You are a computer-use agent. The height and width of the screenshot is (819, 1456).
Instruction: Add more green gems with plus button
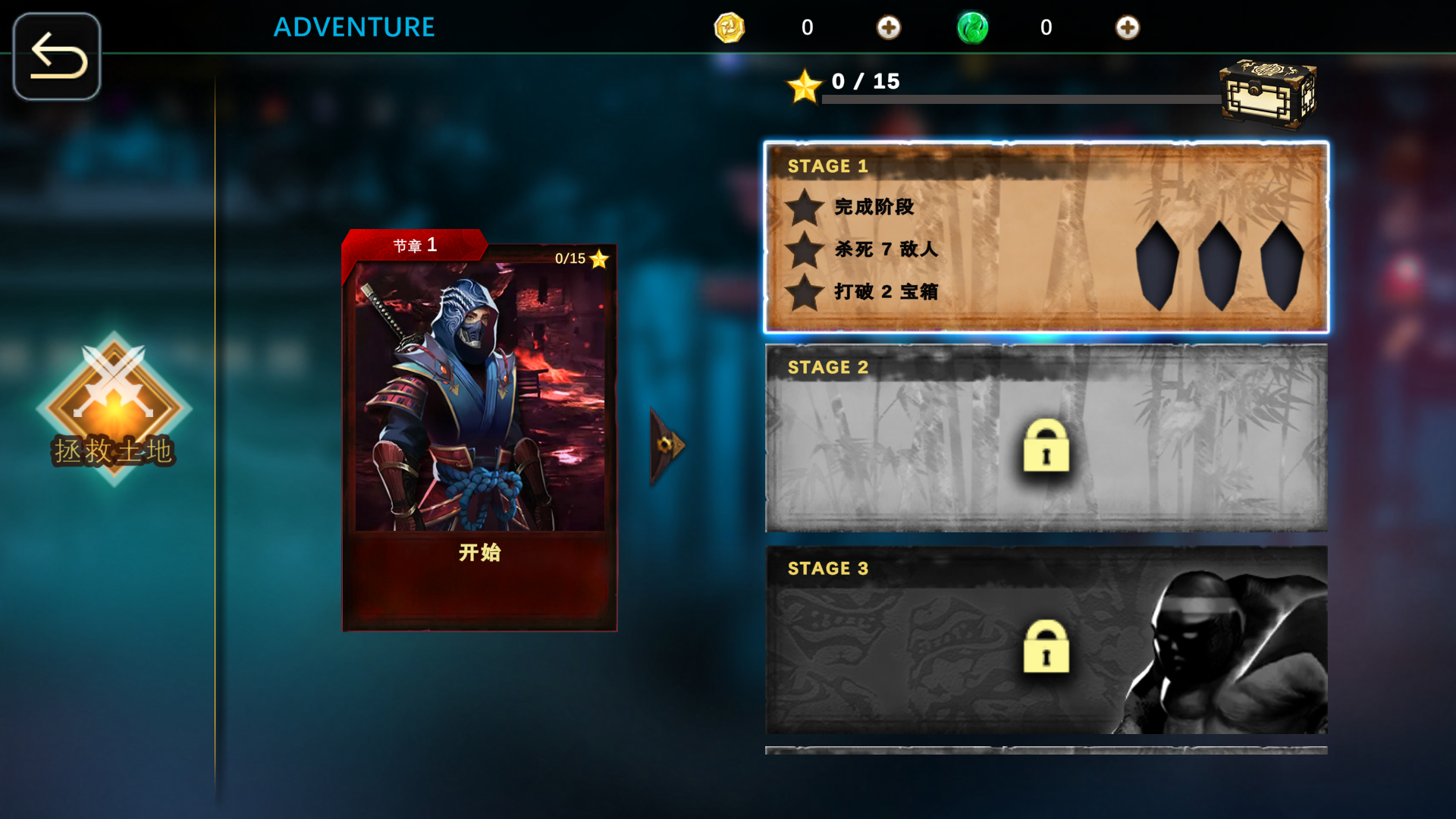point(1127,28)
